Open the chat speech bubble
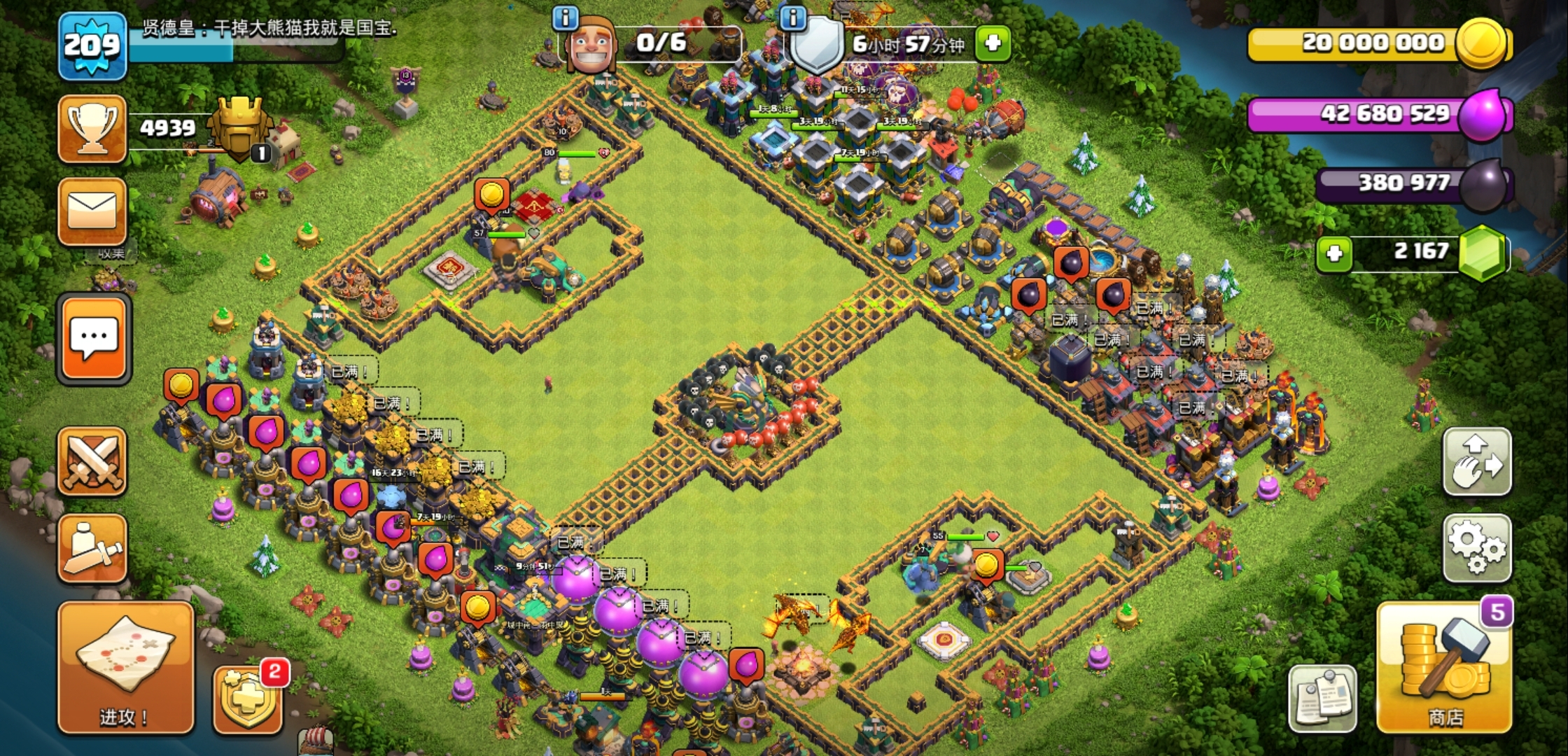1568x756 pixels. (94, 339)
